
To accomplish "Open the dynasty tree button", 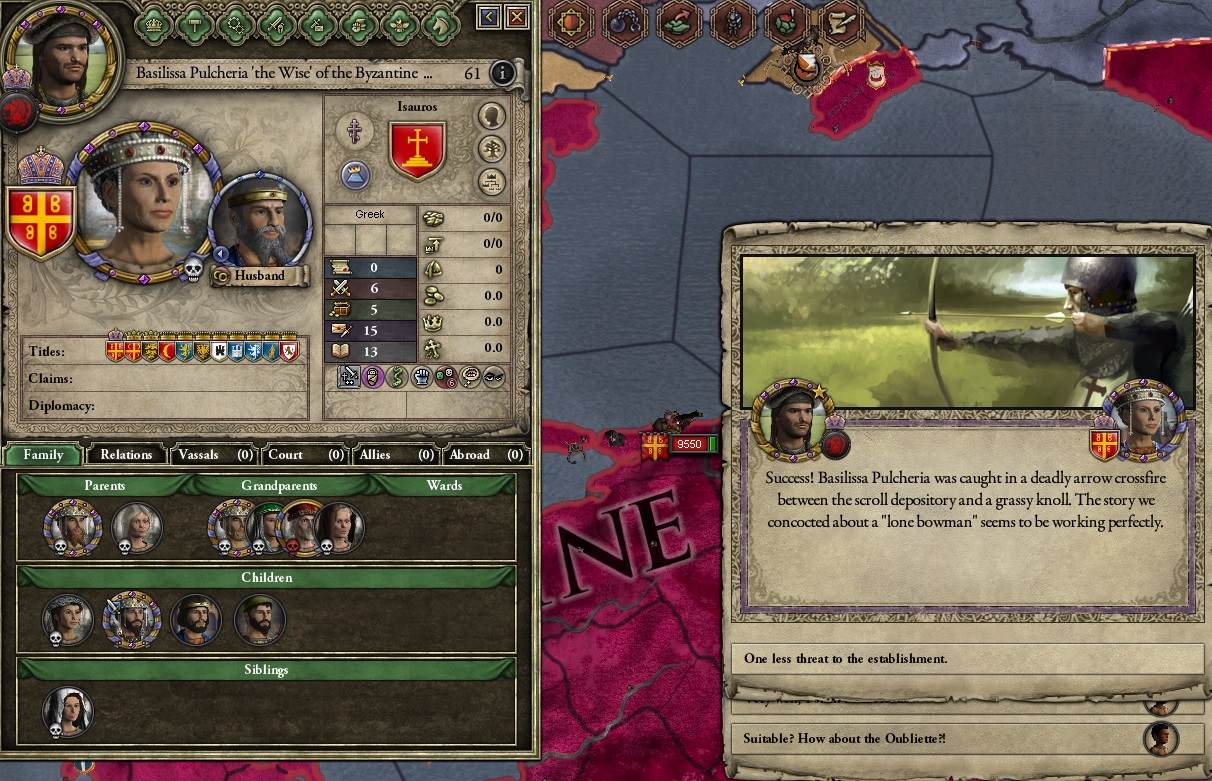I will [491, 150].
